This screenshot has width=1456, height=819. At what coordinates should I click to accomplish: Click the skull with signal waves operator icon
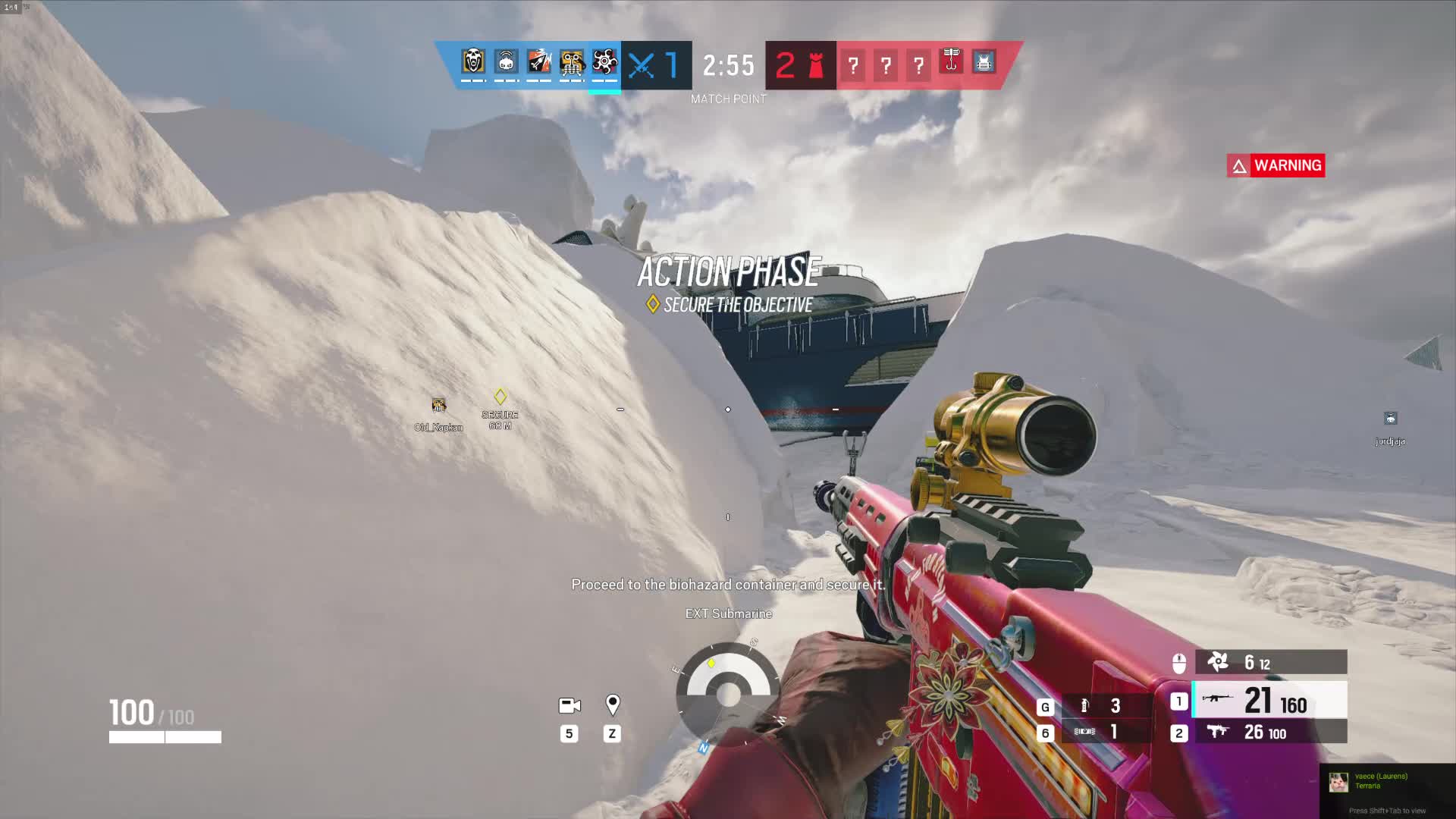(506, 62)
